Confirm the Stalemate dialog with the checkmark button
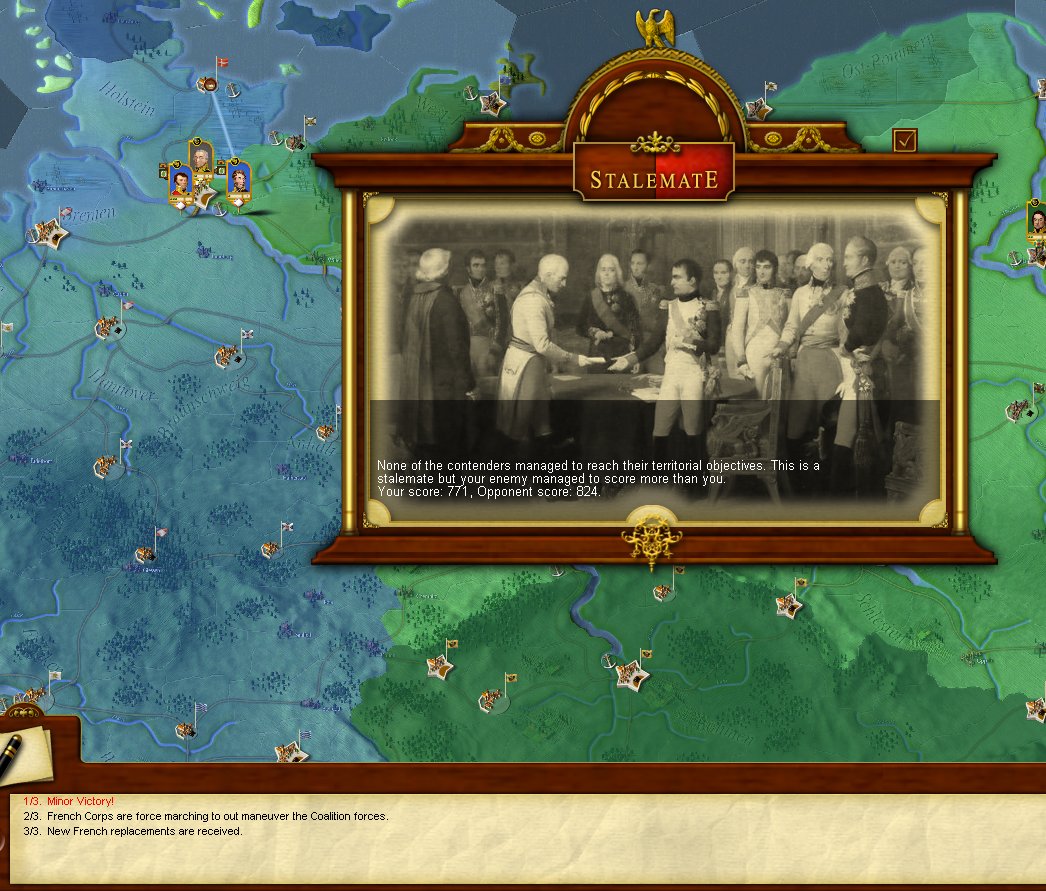Image resolution: width=1046 pixels, height=891 pixels. (x=905, y=141)
